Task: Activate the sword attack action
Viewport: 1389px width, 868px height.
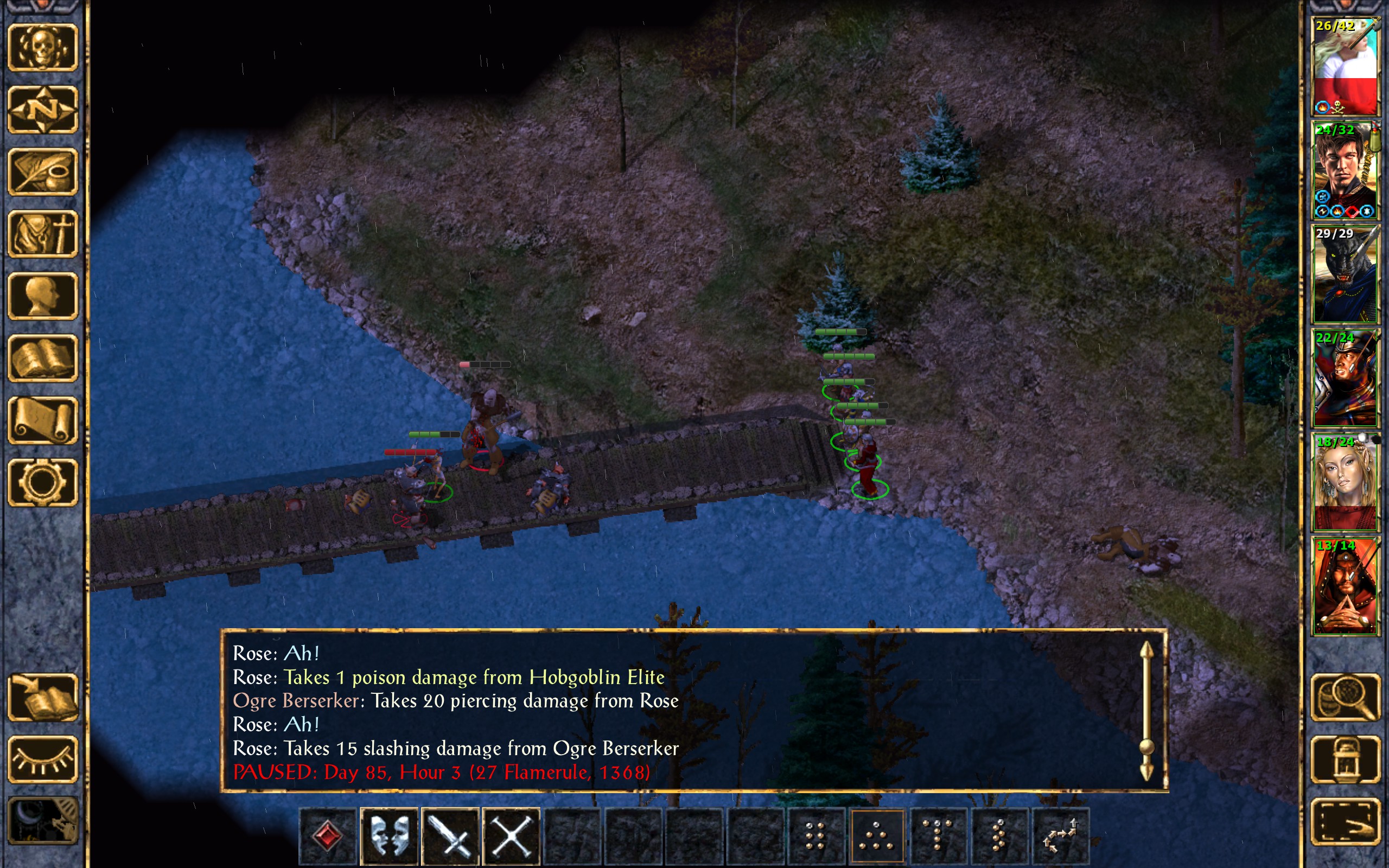Action: point(450,835)
